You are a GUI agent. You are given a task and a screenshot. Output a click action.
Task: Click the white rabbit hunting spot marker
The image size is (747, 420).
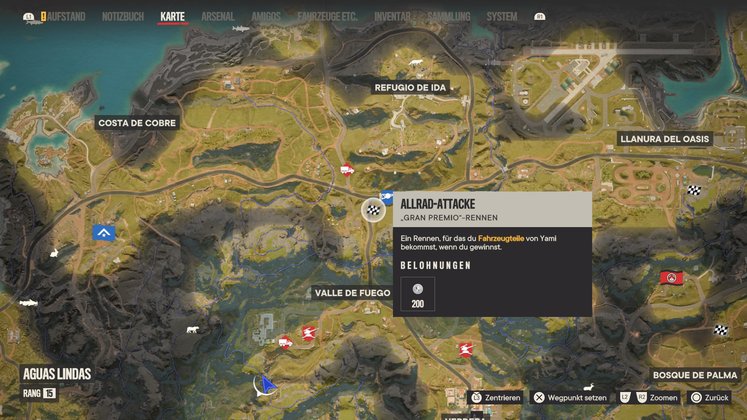point(191,328)
